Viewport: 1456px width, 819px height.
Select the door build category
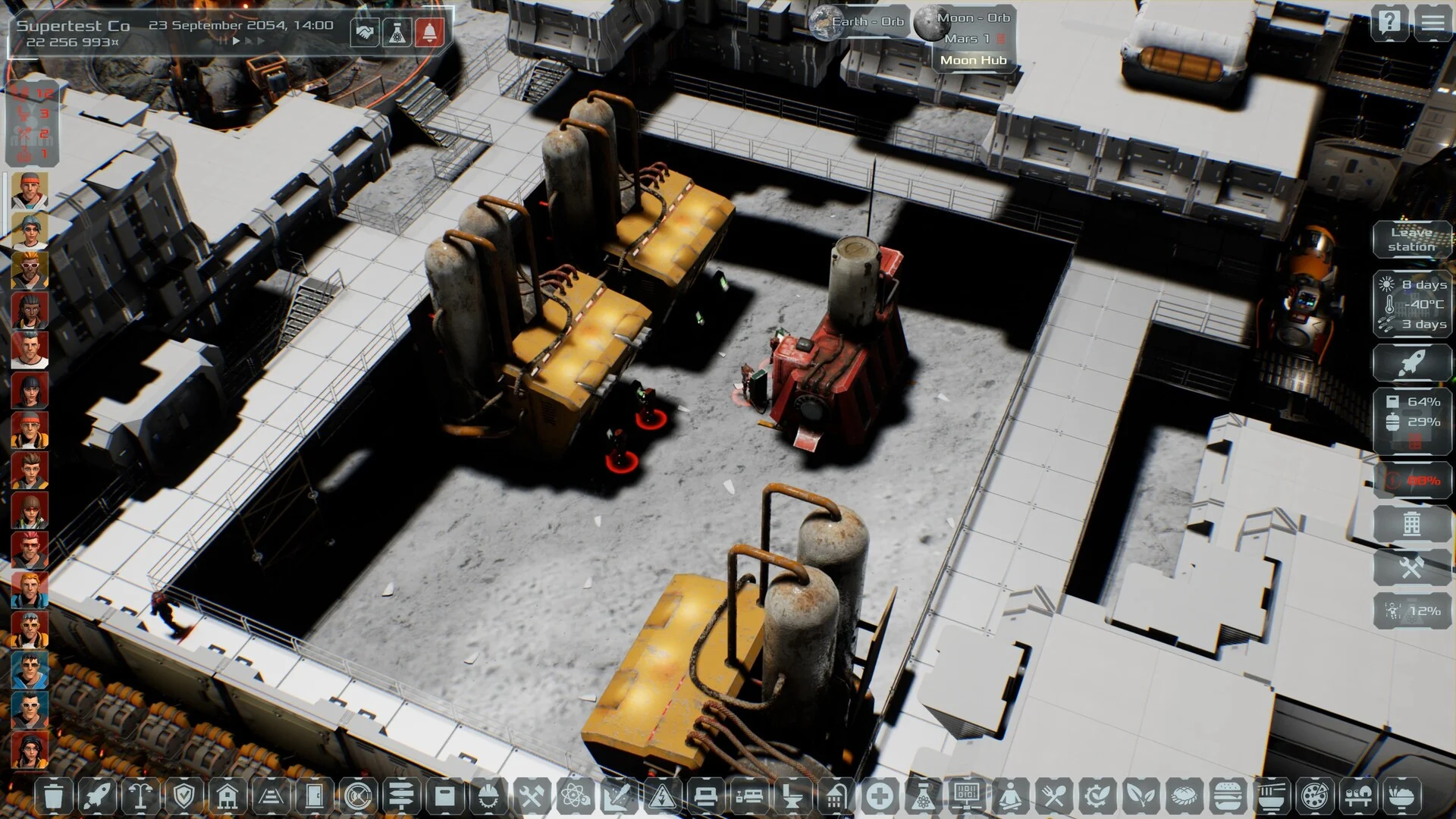click(314, 797)
